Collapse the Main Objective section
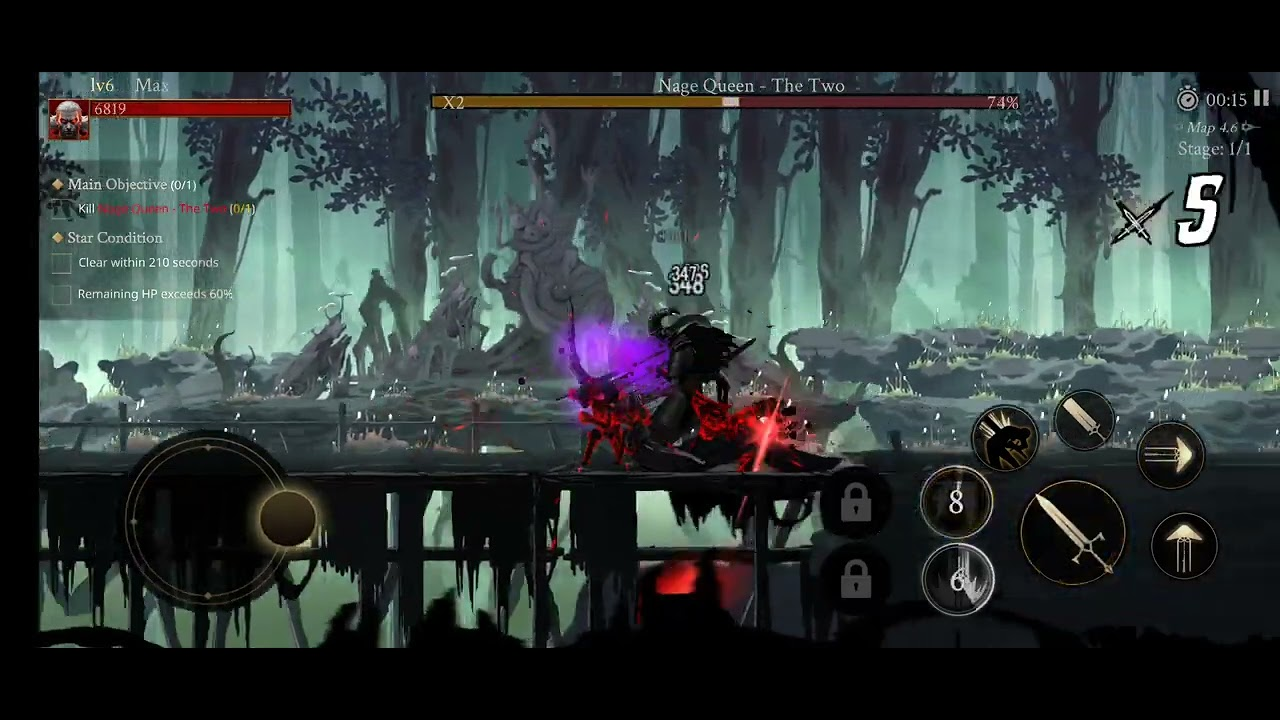 [57, 184]
